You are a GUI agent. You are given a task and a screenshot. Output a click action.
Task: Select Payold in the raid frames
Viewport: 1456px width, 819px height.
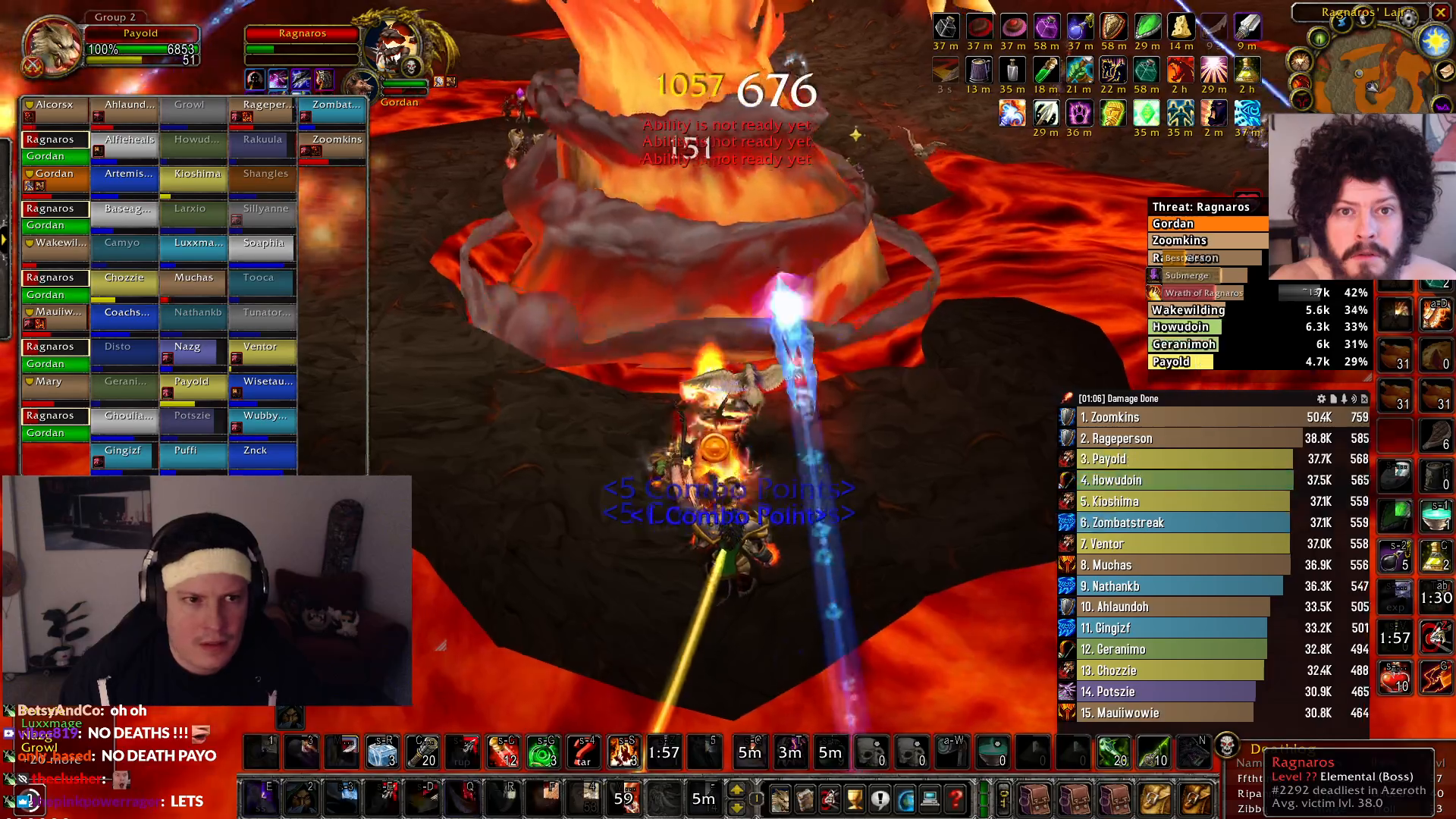(193, 387)
